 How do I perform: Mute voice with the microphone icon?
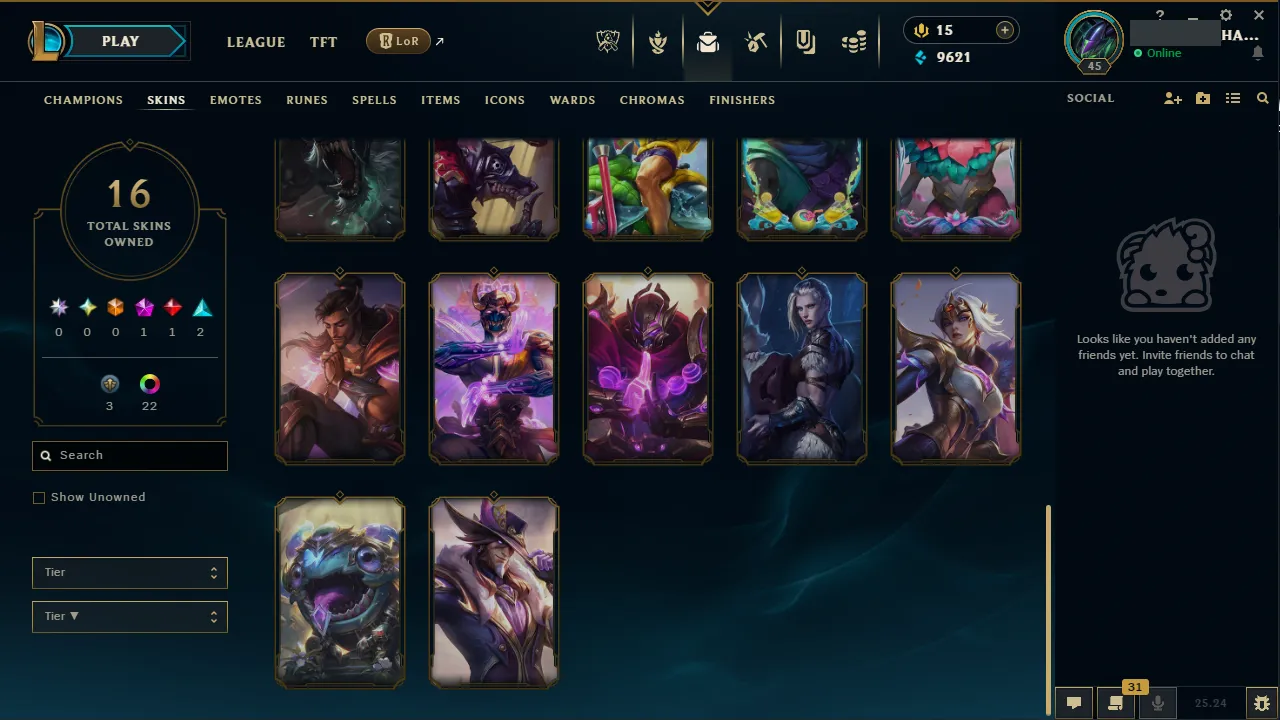pyautogui.click(x=1157, y=702)
